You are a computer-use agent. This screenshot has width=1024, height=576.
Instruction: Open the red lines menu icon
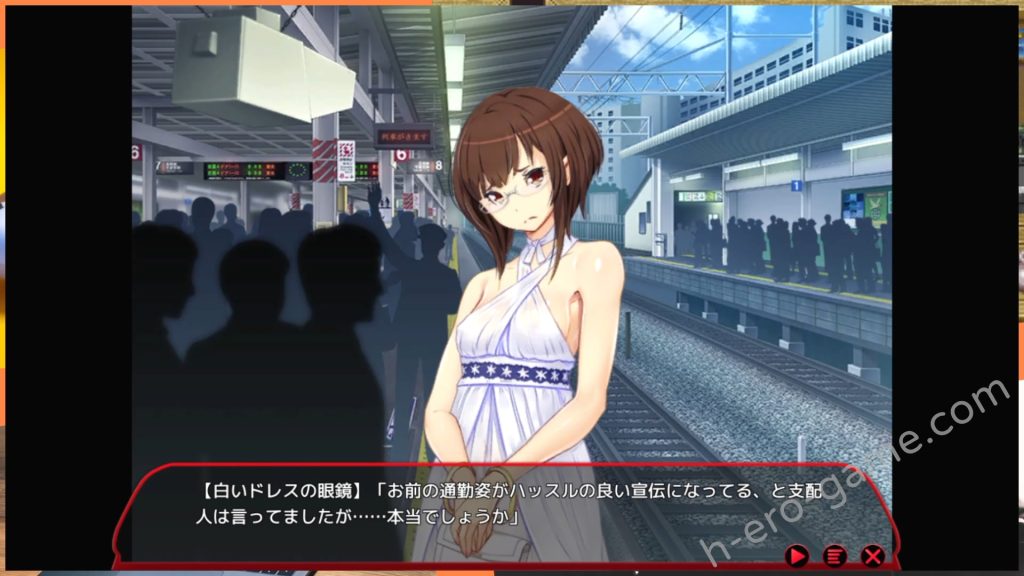pyautogui.click(x=834, y=554)
